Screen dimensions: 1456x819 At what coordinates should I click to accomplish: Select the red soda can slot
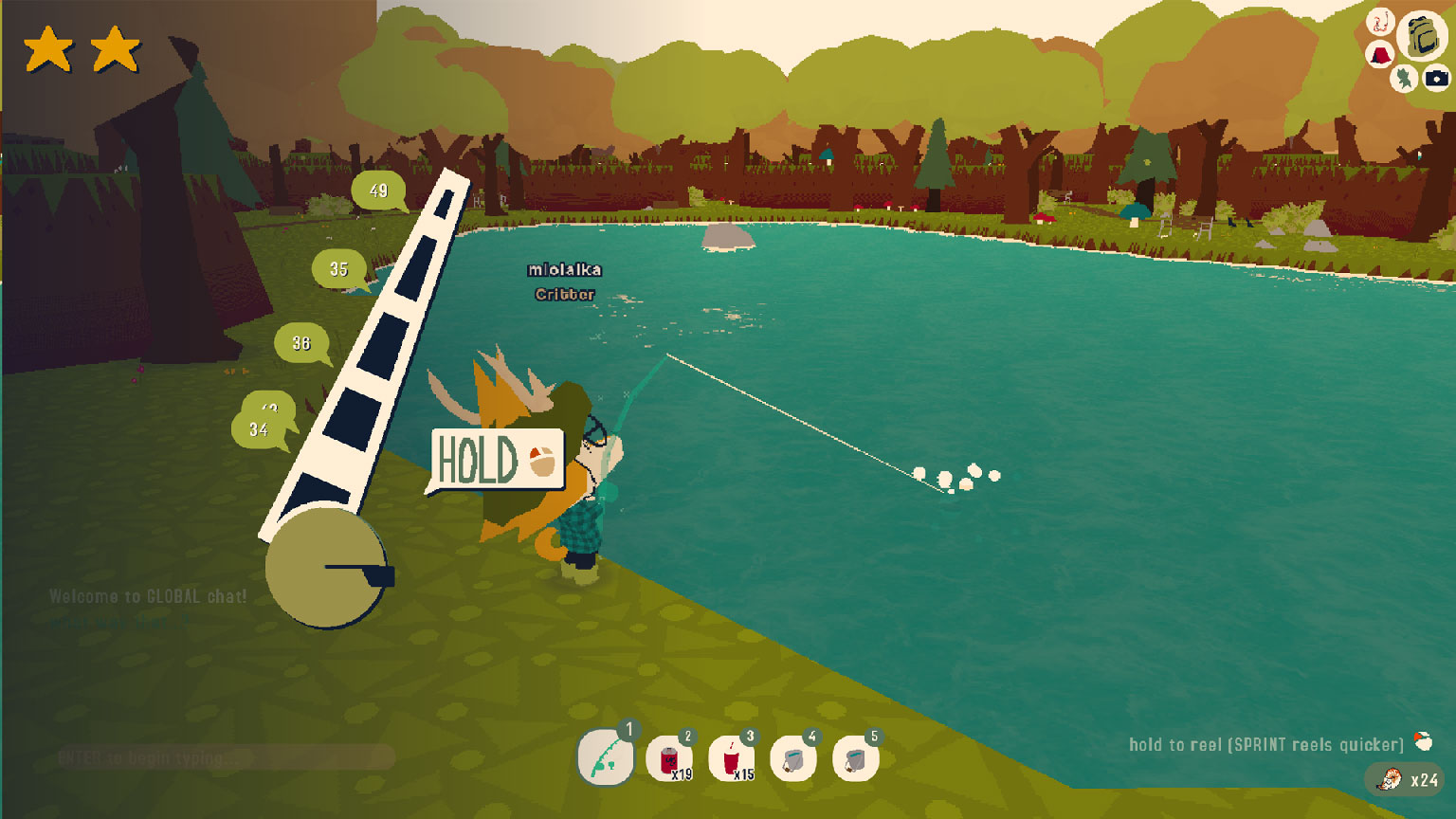pos(669,759)
